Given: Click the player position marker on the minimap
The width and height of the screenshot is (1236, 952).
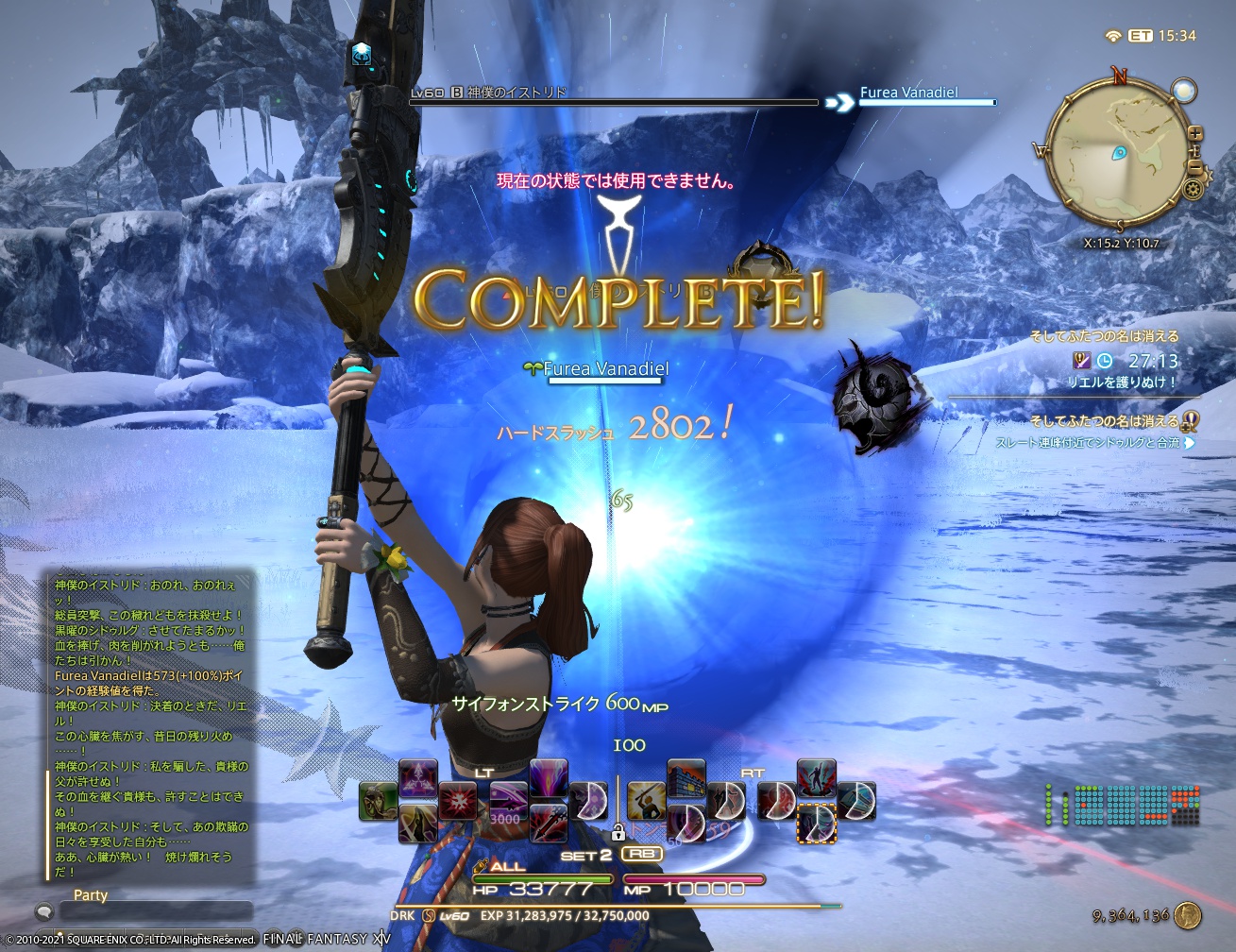Looking at the screenshot, I should (1118, 153).
